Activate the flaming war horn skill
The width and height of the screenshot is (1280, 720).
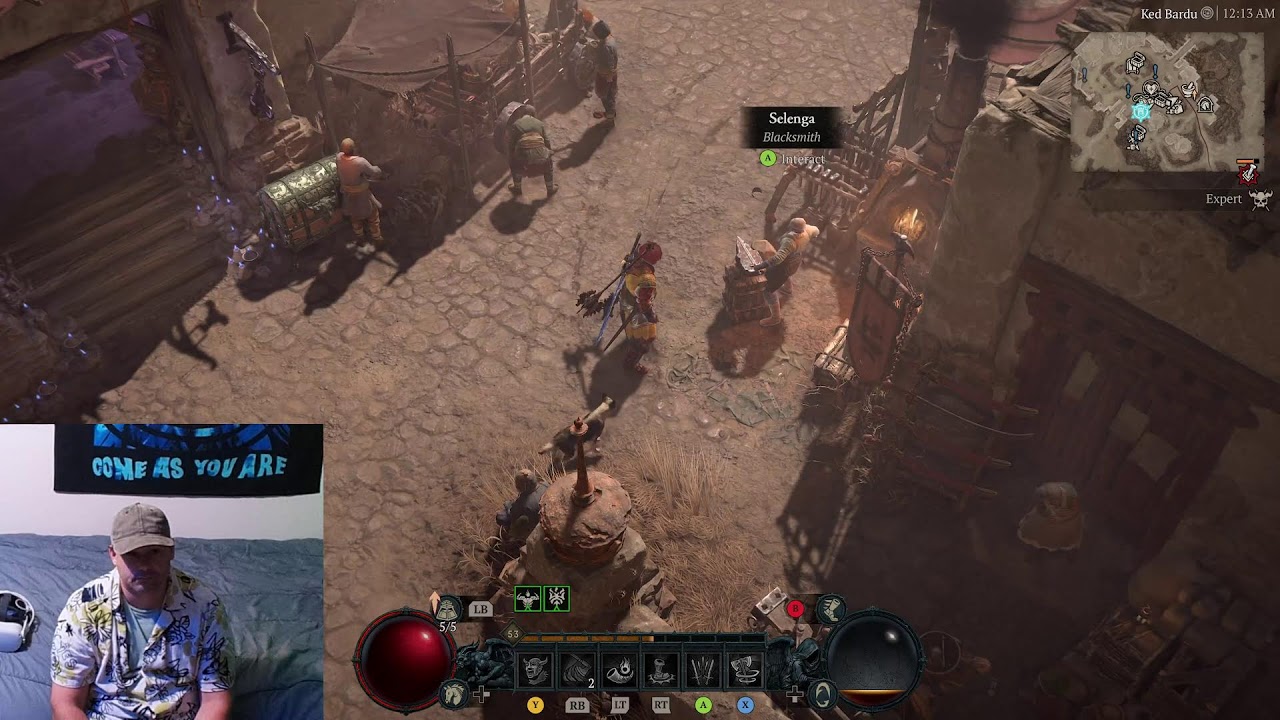point(620,670)
